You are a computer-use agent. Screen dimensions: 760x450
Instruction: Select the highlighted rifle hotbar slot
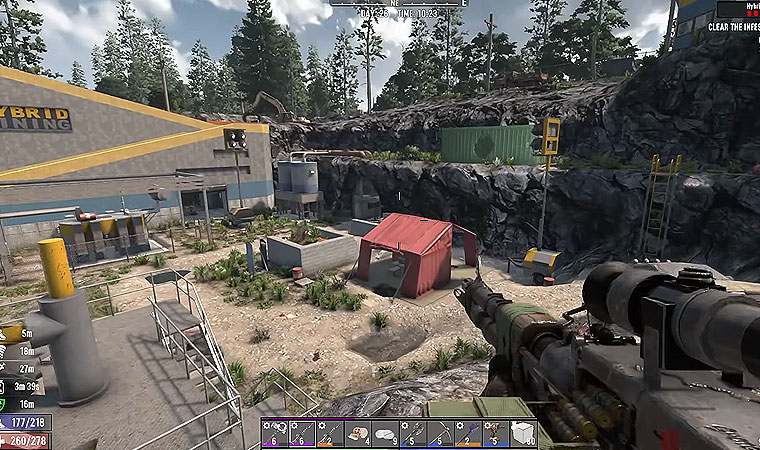303,433
